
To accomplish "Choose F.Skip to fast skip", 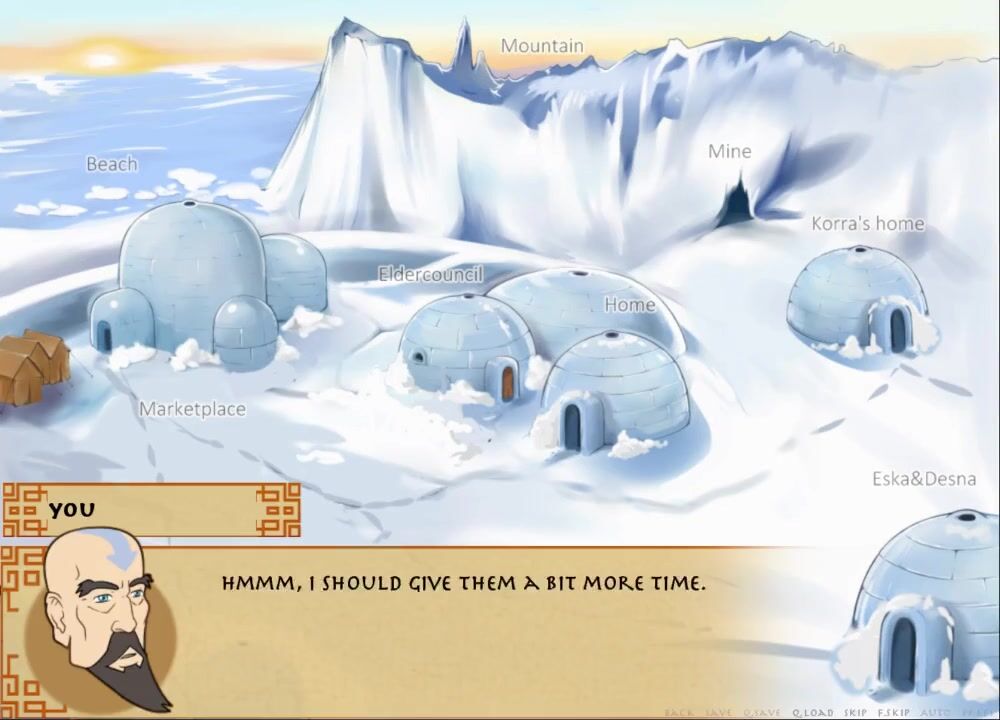I will [x=894, y=713].
